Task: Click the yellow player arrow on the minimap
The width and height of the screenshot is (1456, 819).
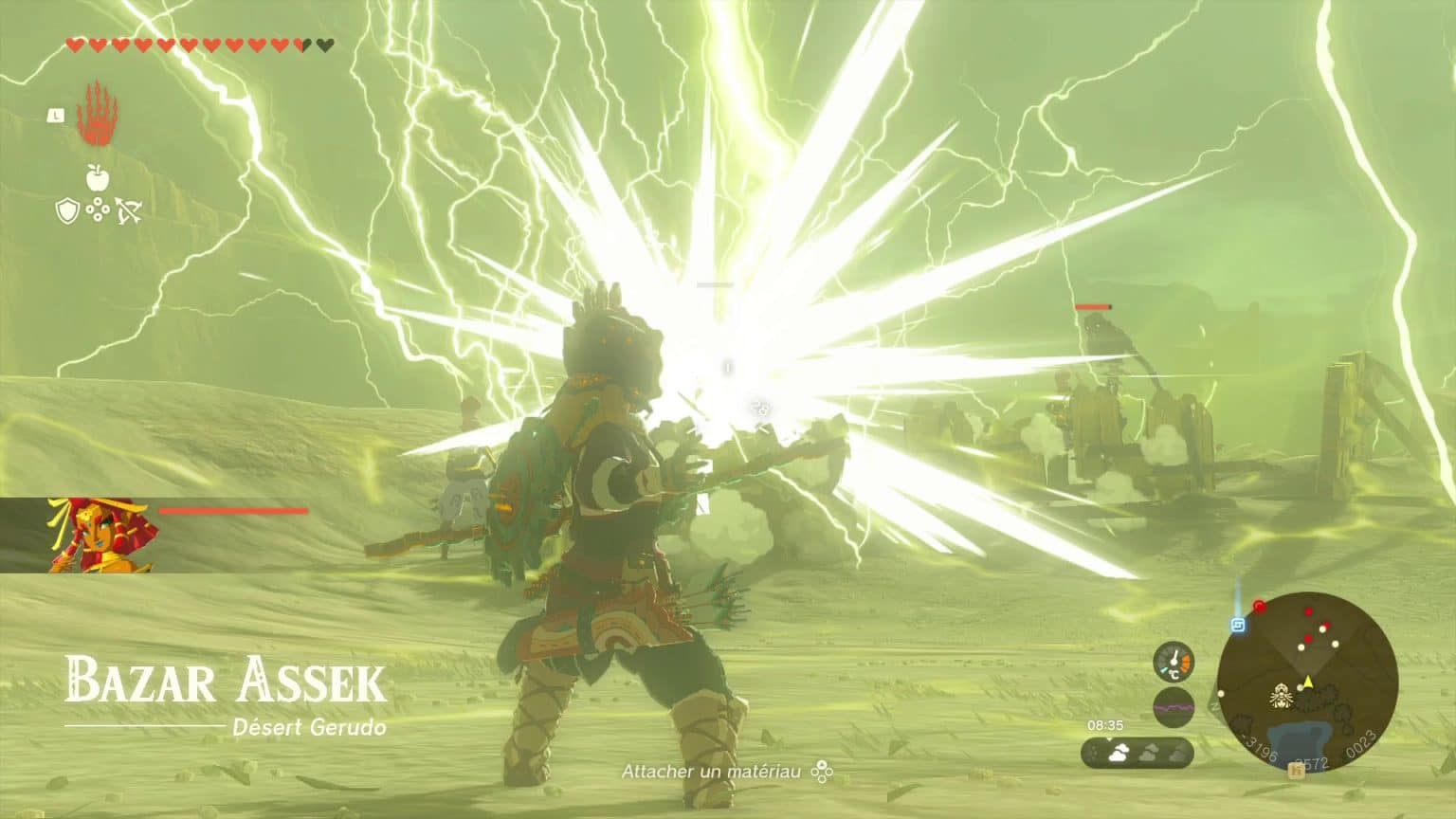Action: pos(1308,682)
